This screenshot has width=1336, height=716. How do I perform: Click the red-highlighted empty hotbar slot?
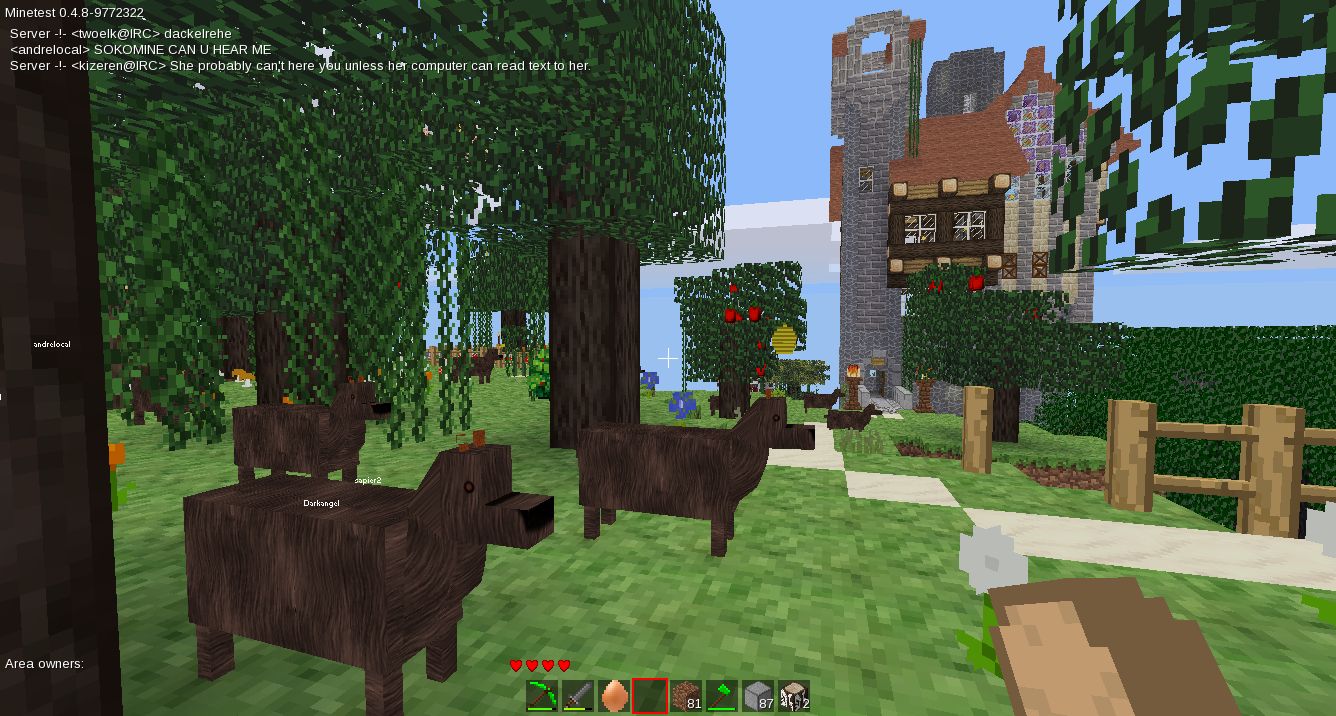650,695
